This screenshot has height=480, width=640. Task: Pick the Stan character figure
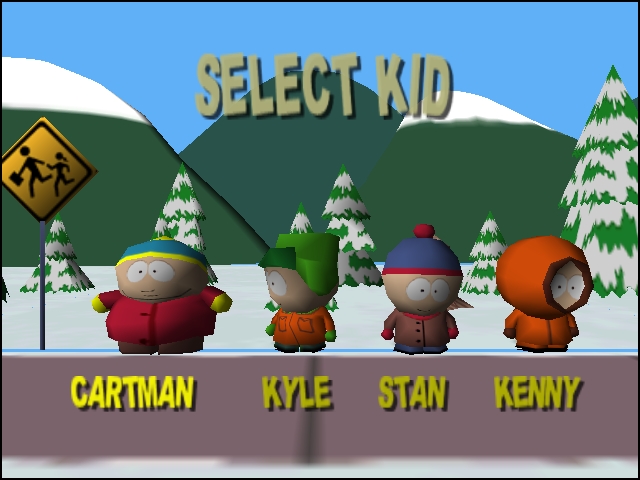[421, 295]
